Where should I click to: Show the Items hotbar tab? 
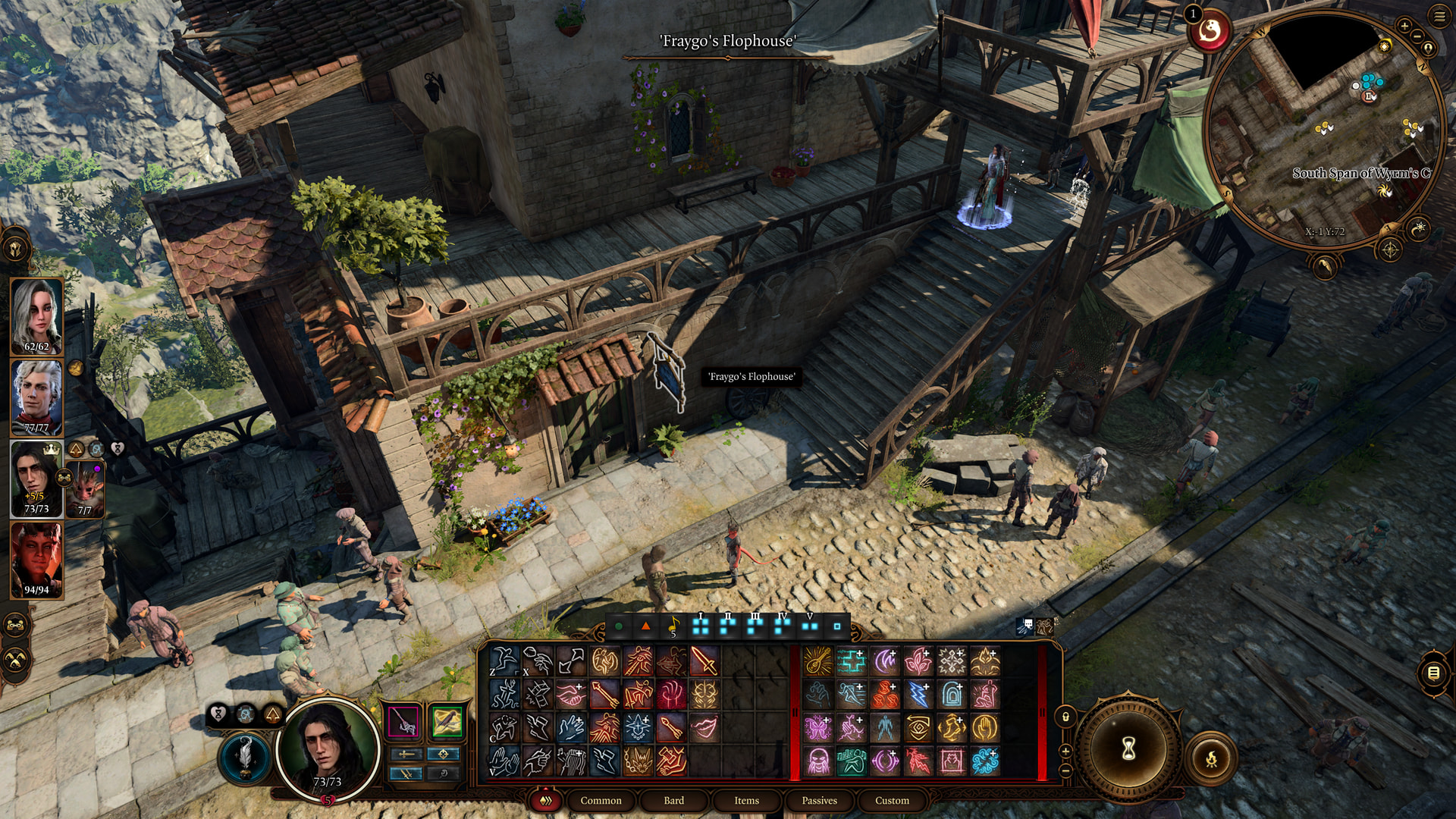pos(746,800)
